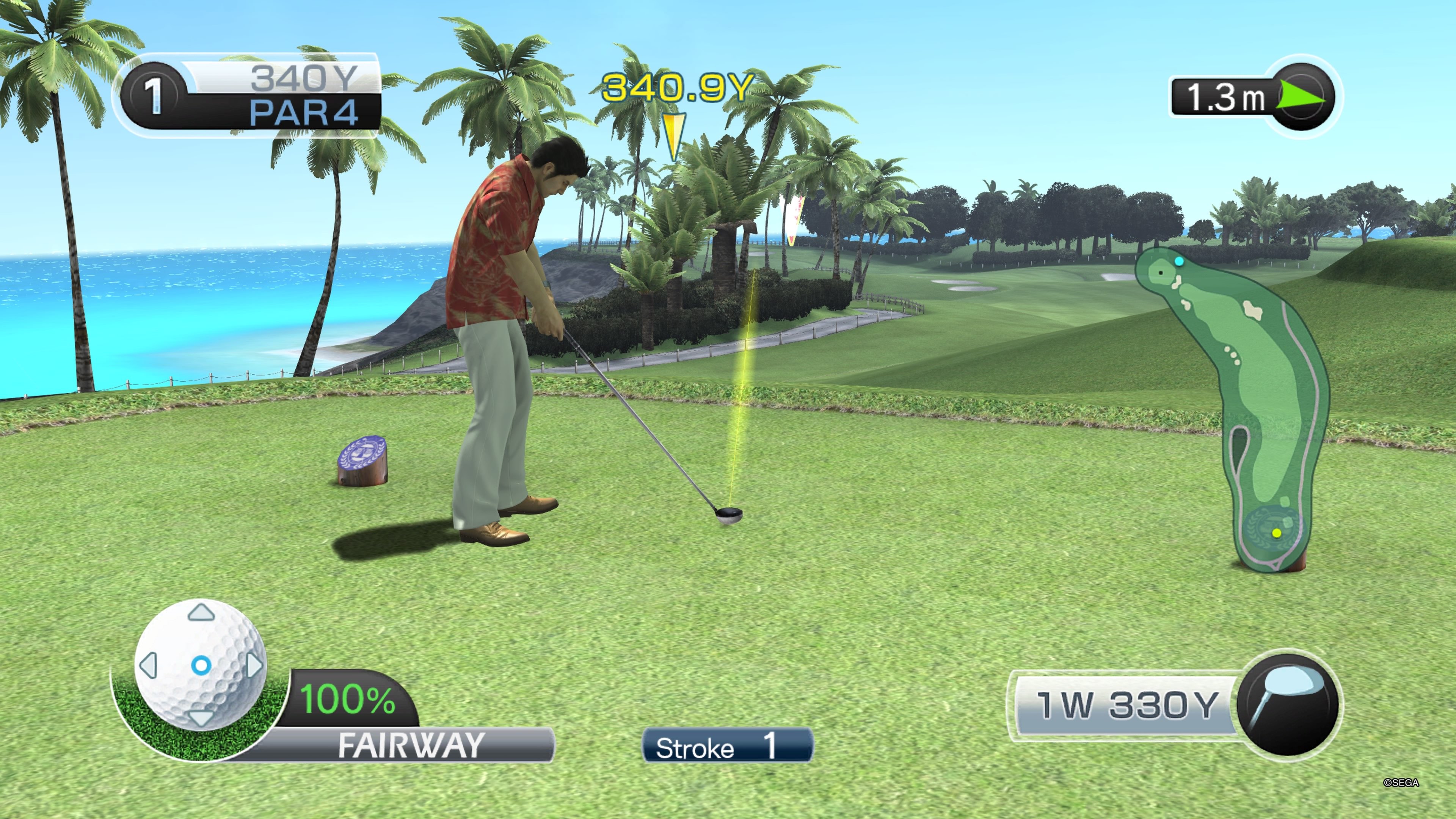Screen dimensions: 1456x819
Task: Click the up arrow on the golf ball
Action: click(201, 612)
